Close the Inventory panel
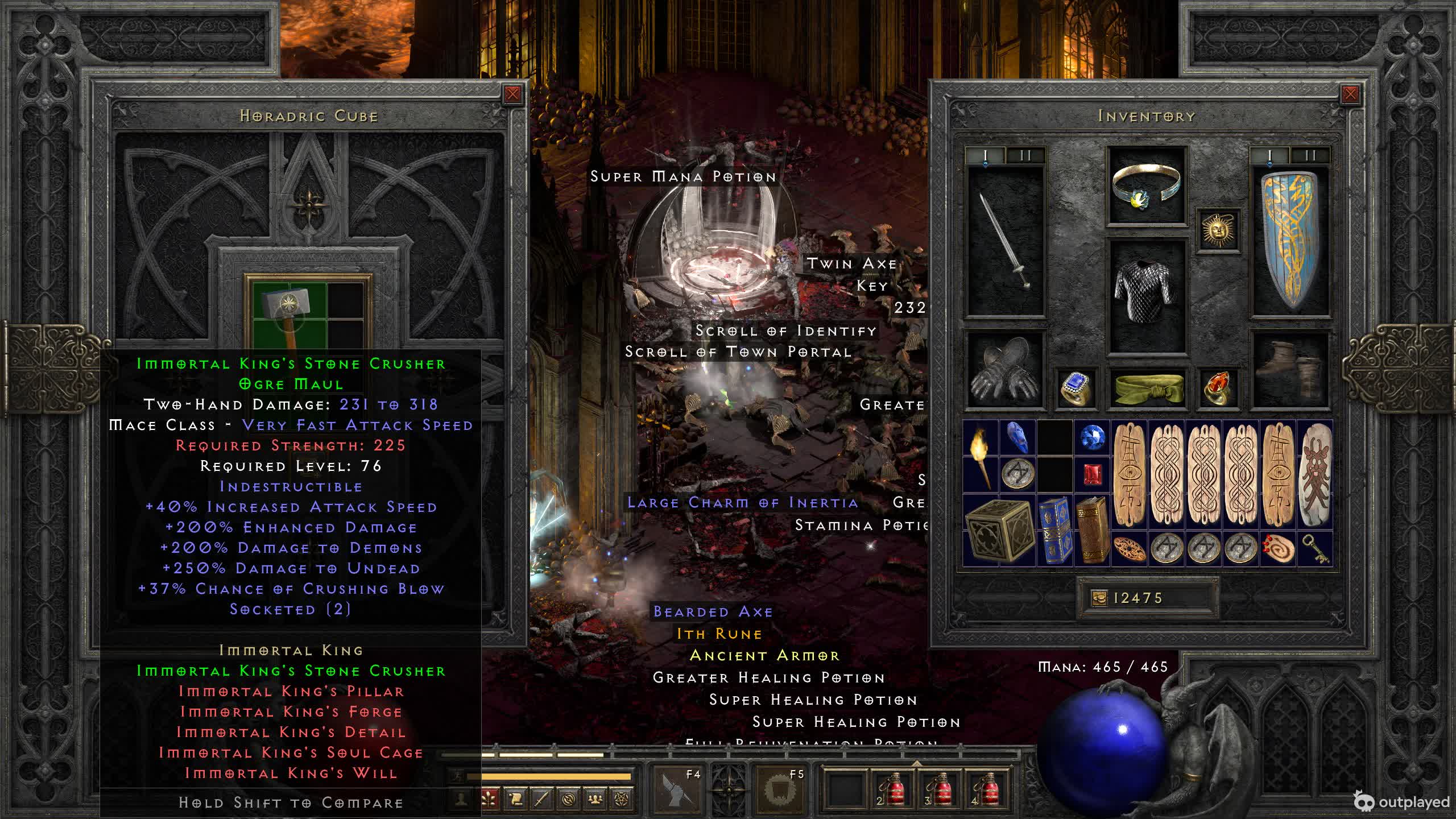The height and width of the screenshot is (819, 1456). point(1350,94)
